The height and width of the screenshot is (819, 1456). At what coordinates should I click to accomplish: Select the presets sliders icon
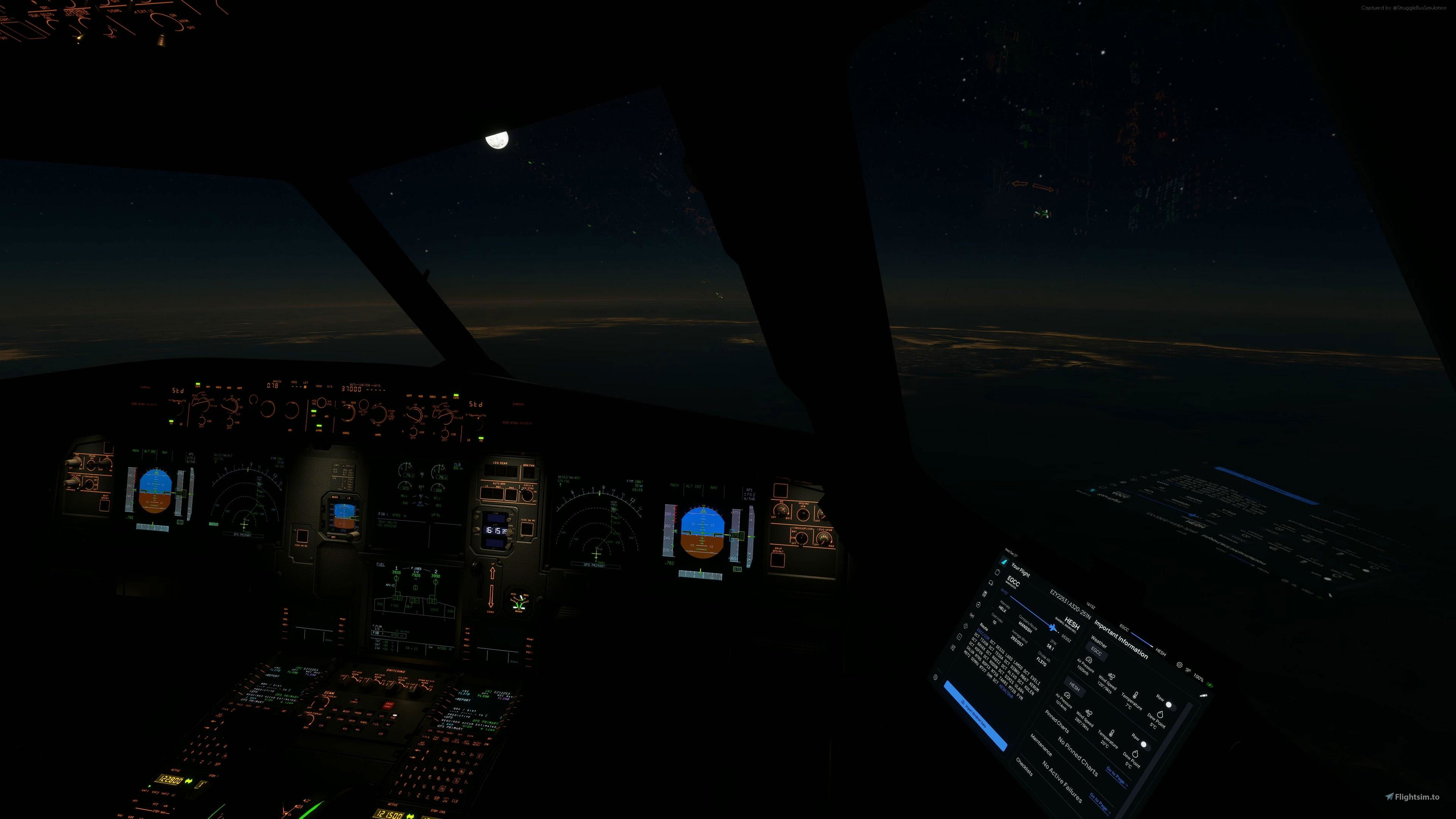[x=954, y=647]
